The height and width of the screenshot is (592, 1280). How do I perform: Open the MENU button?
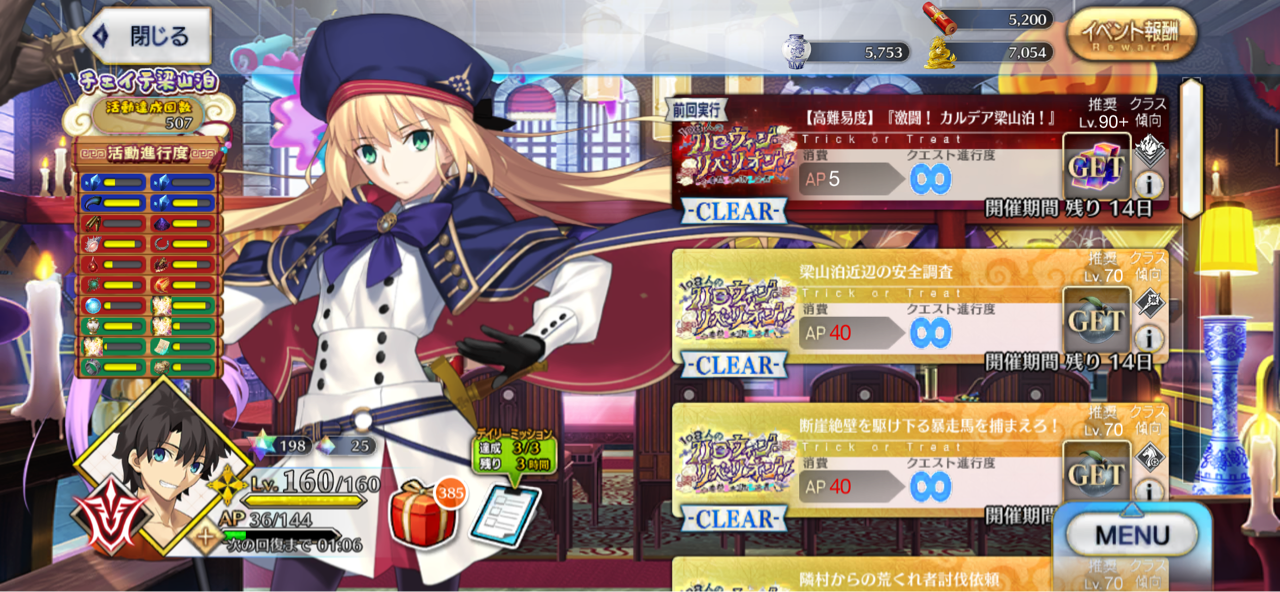coord(1131,535)
